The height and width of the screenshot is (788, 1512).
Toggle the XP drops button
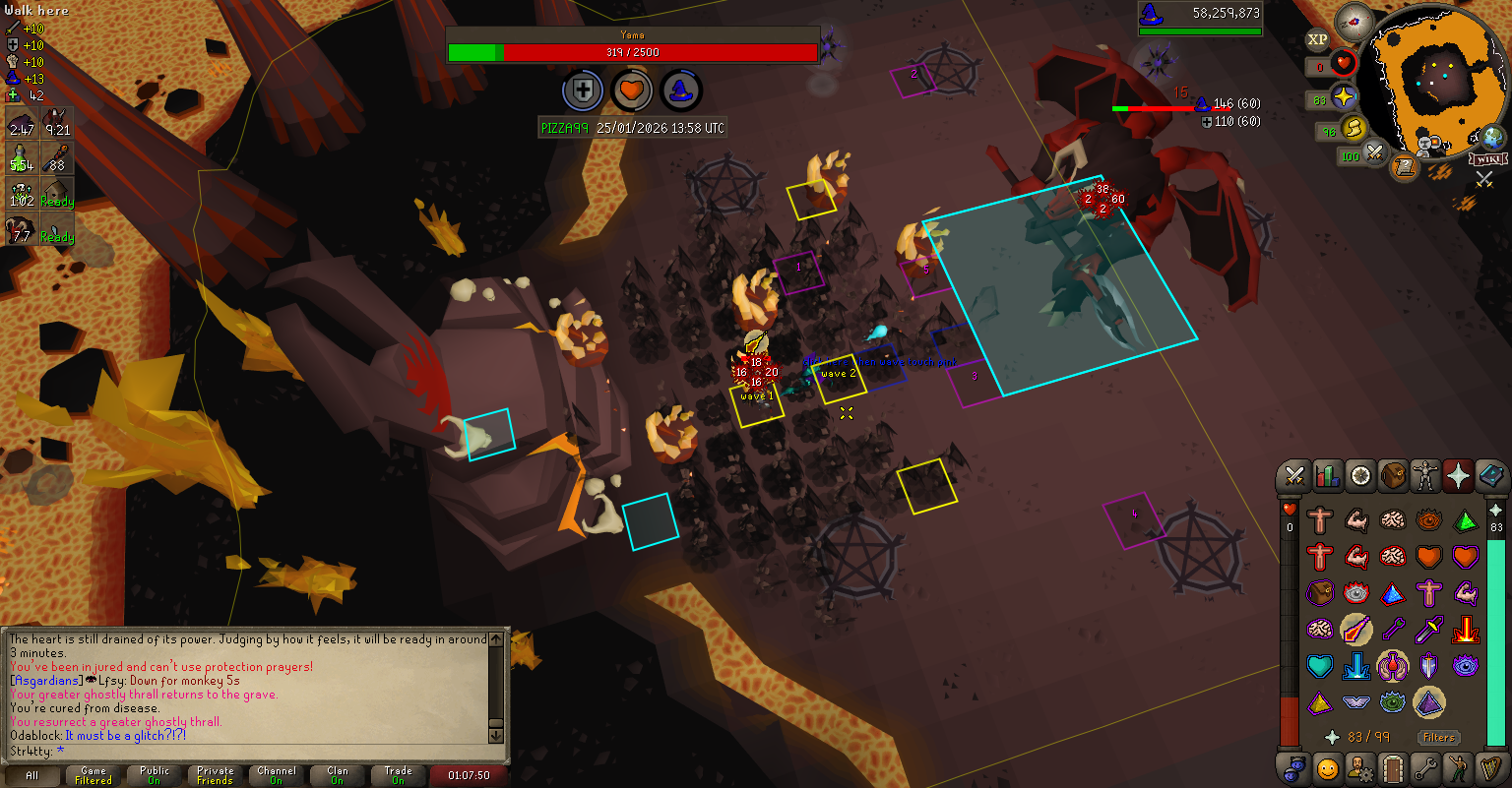coord(1317,39)
